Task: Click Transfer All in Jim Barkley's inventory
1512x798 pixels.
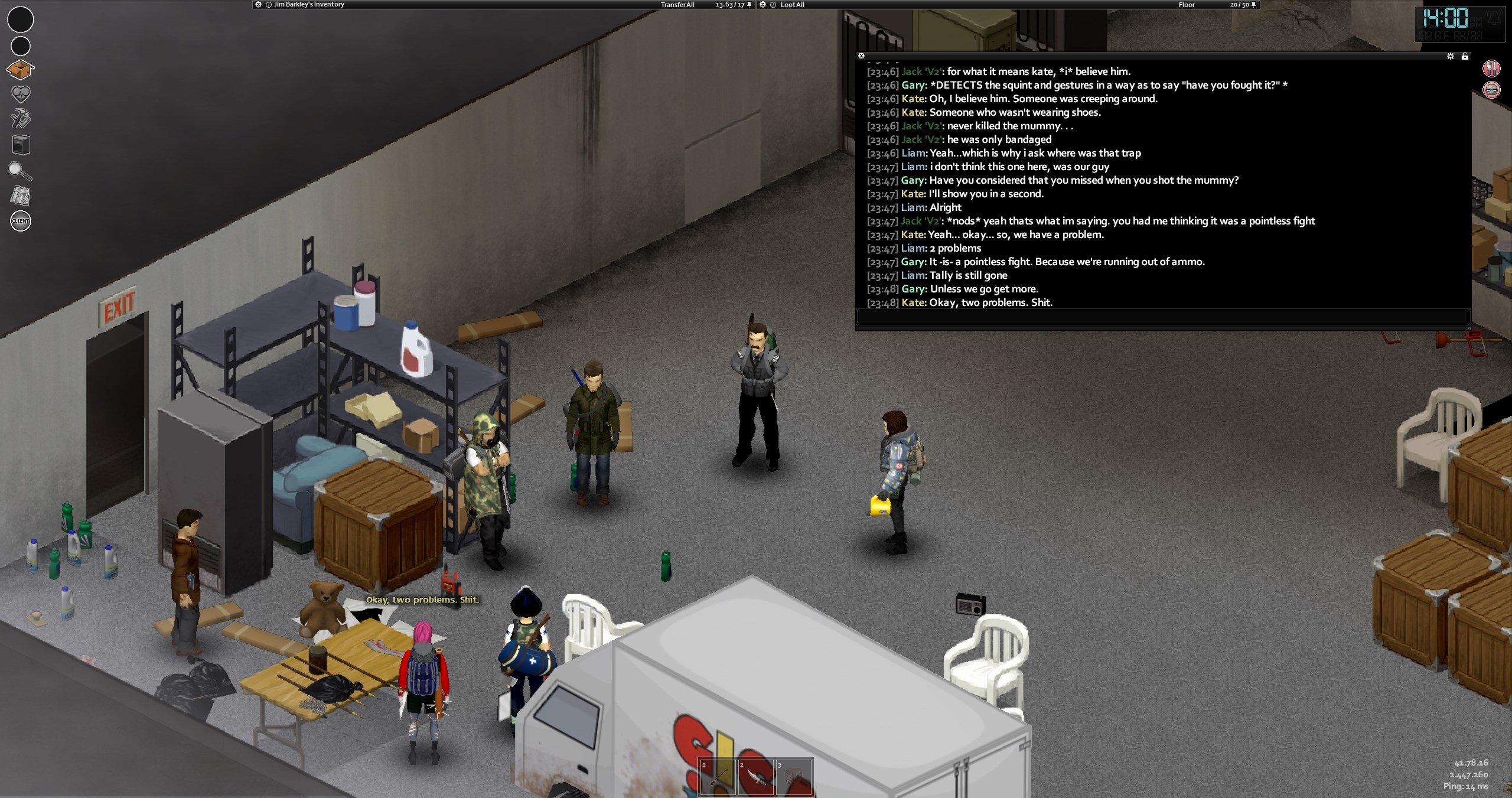Action: (677, 5)
